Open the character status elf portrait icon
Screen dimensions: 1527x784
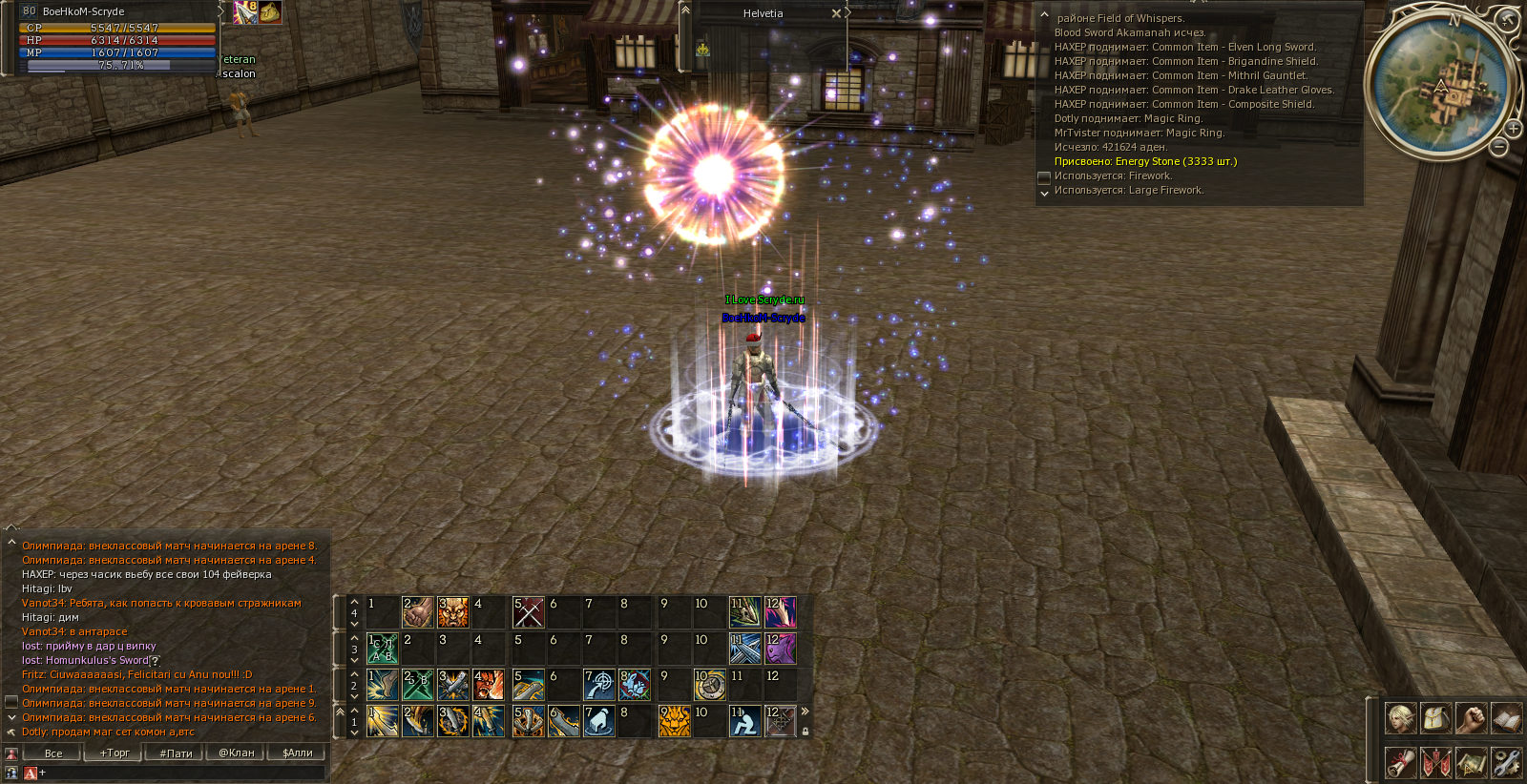click(1400, 718)
